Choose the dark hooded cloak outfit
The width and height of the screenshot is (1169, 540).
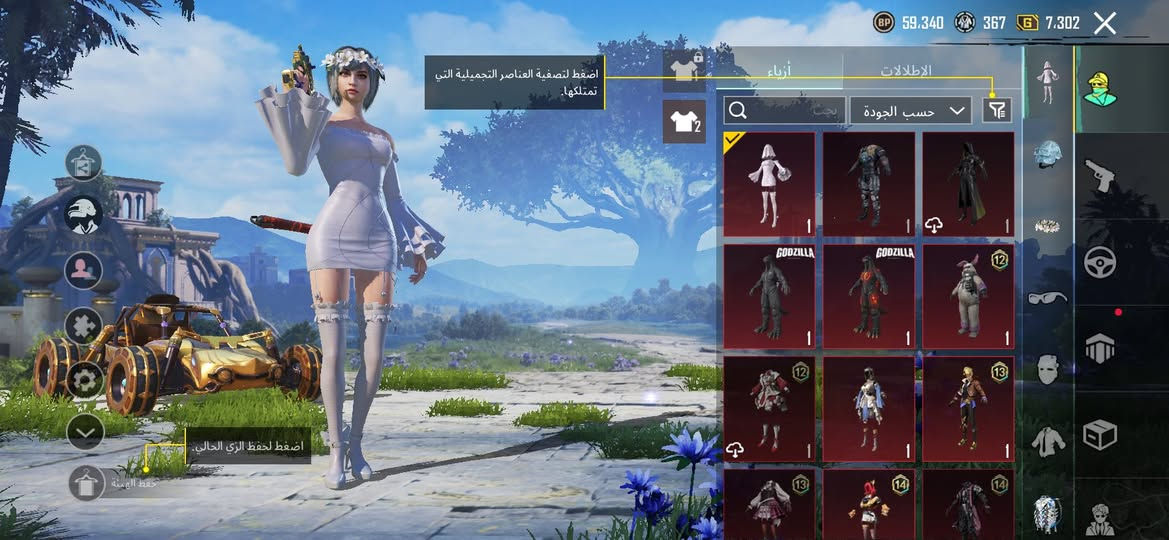click(967, 184)
